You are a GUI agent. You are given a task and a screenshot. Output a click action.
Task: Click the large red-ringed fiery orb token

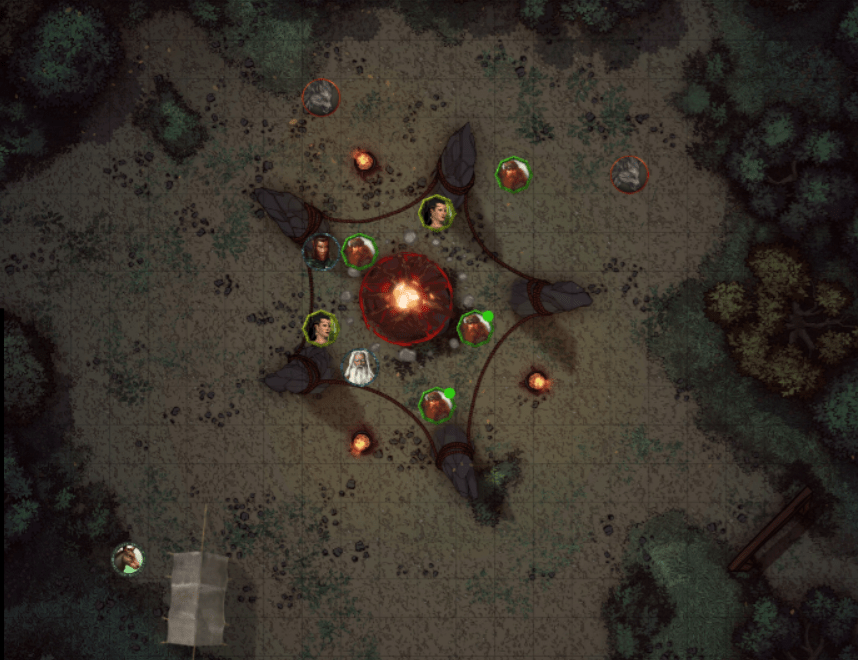pos(406,296)
